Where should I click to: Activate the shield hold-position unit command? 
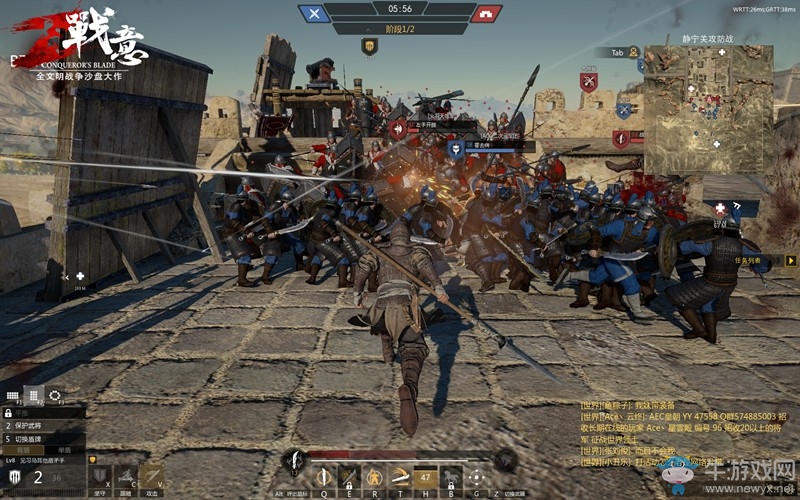tap(99, 476)
